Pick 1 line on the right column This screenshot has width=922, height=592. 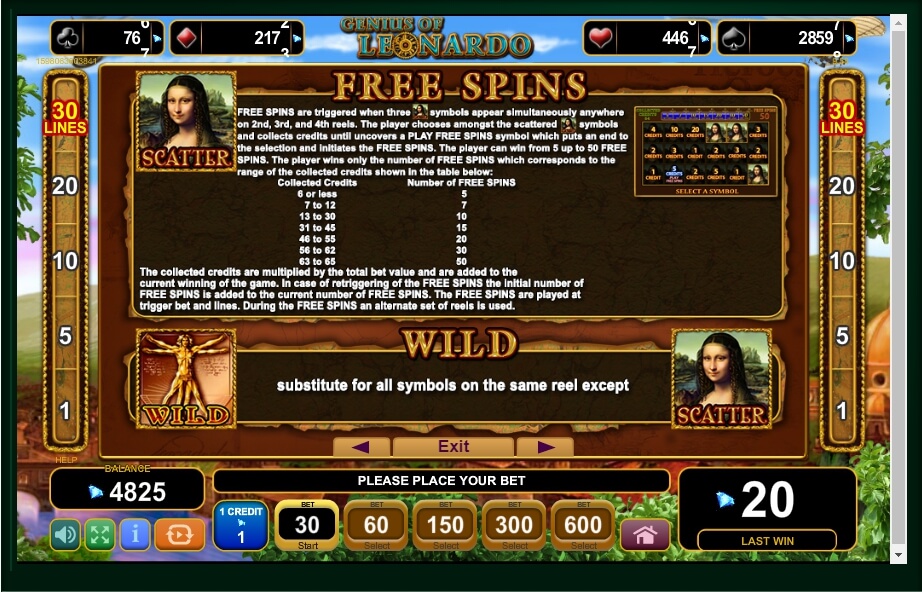pyautogui.click(x=842, y=410)
